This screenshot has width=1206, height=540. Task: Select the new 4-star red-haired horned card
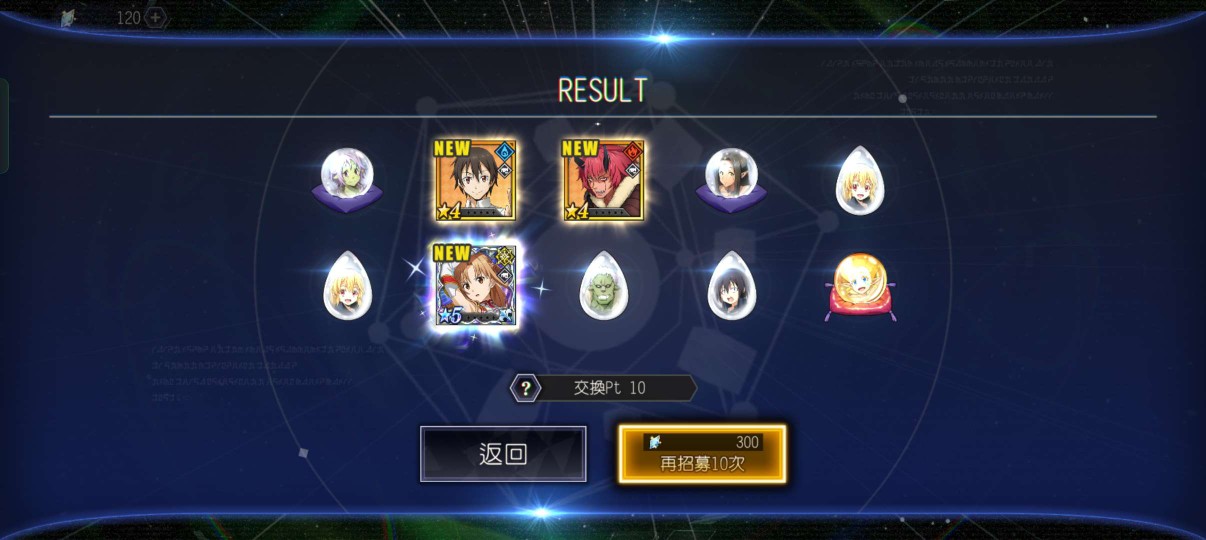pos(603,180)
